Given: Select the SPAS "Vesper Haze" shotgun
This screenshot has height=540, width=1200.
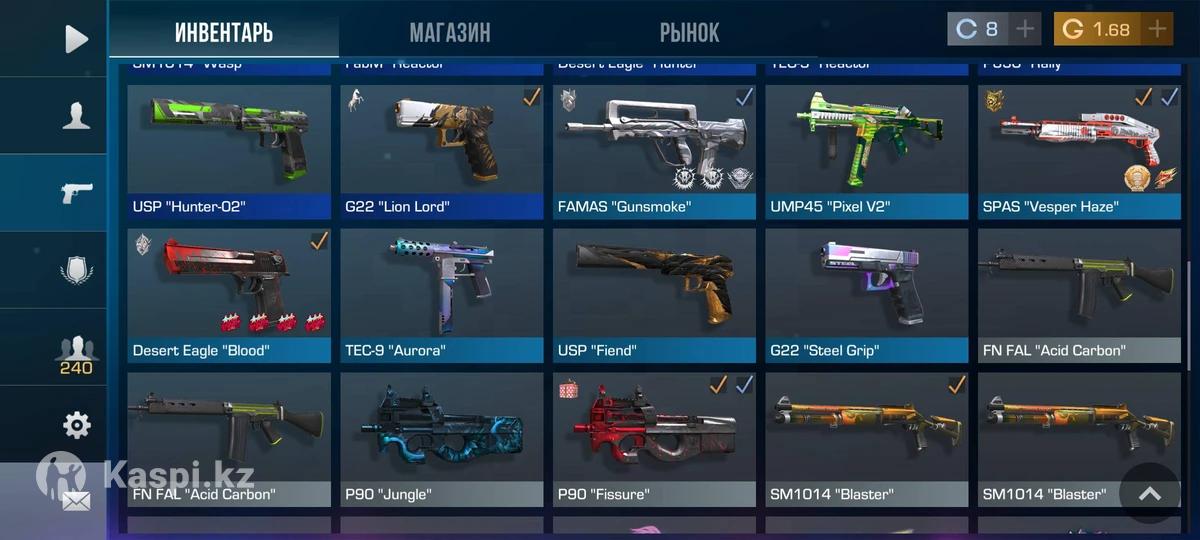Looking at the screenshot, I should 1079,150.
